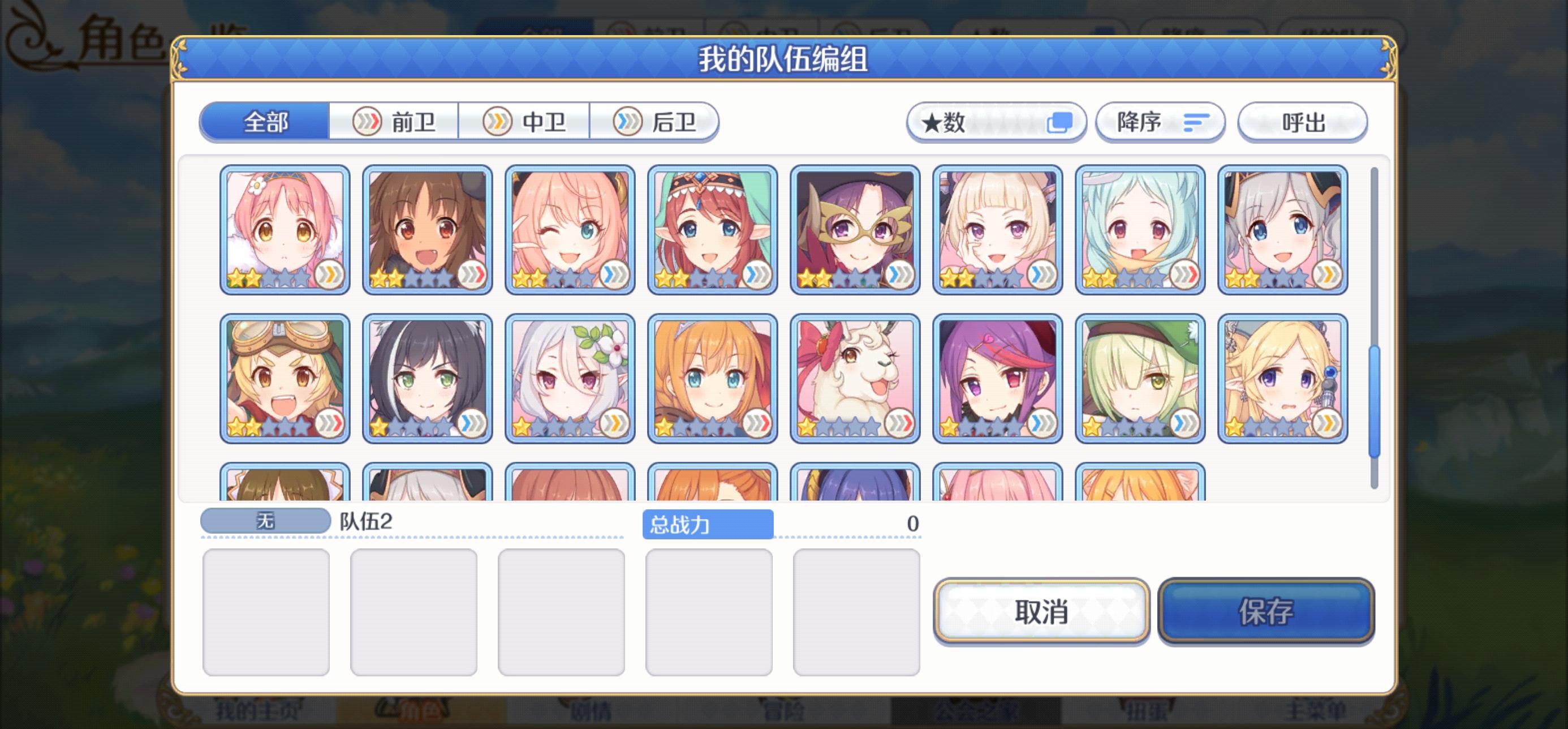Select Pecorine's character thumbnail

point(712,376)
